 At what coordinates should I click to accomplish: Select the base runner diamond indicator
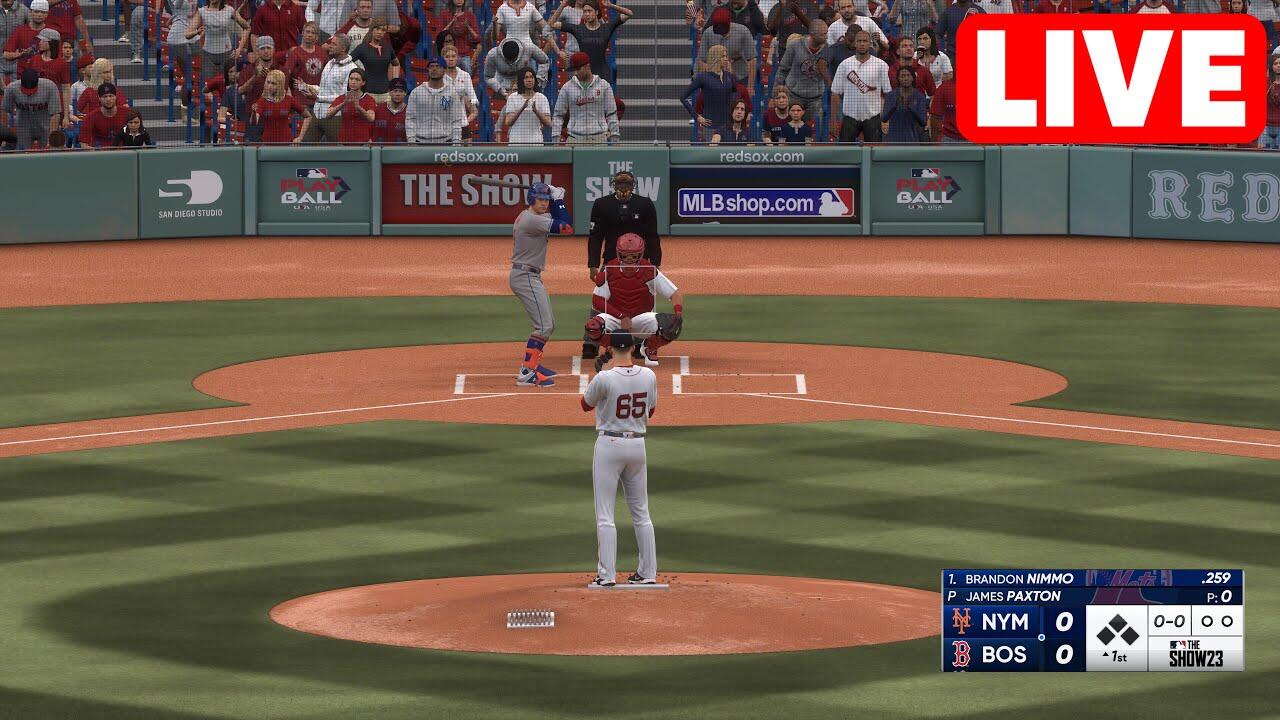coord(1117,630)
